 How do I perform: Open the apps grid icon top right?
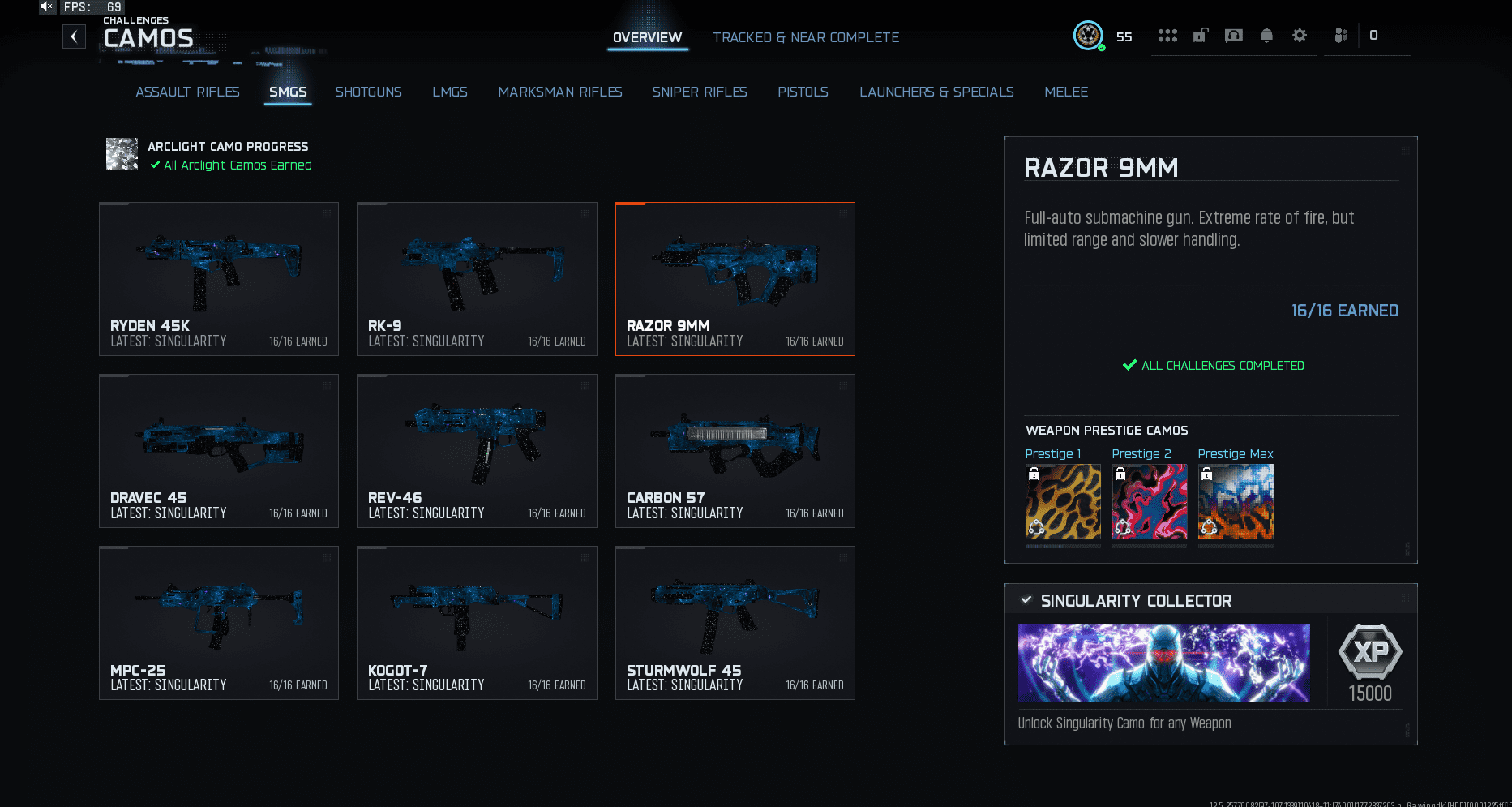[x=1167, y=35]
